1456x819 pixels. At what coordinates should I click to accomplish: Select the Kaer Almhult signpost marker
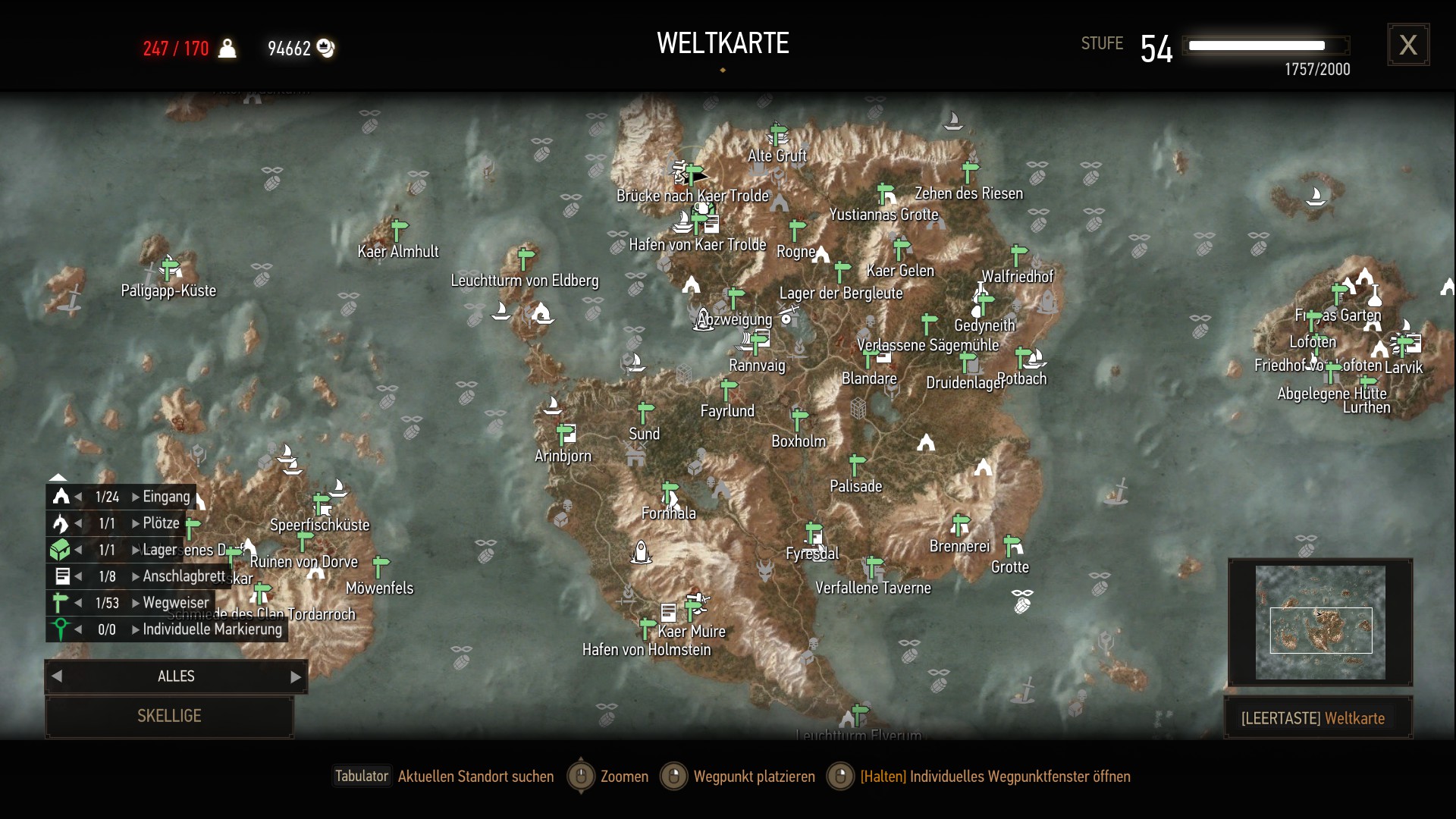point(400,228)
